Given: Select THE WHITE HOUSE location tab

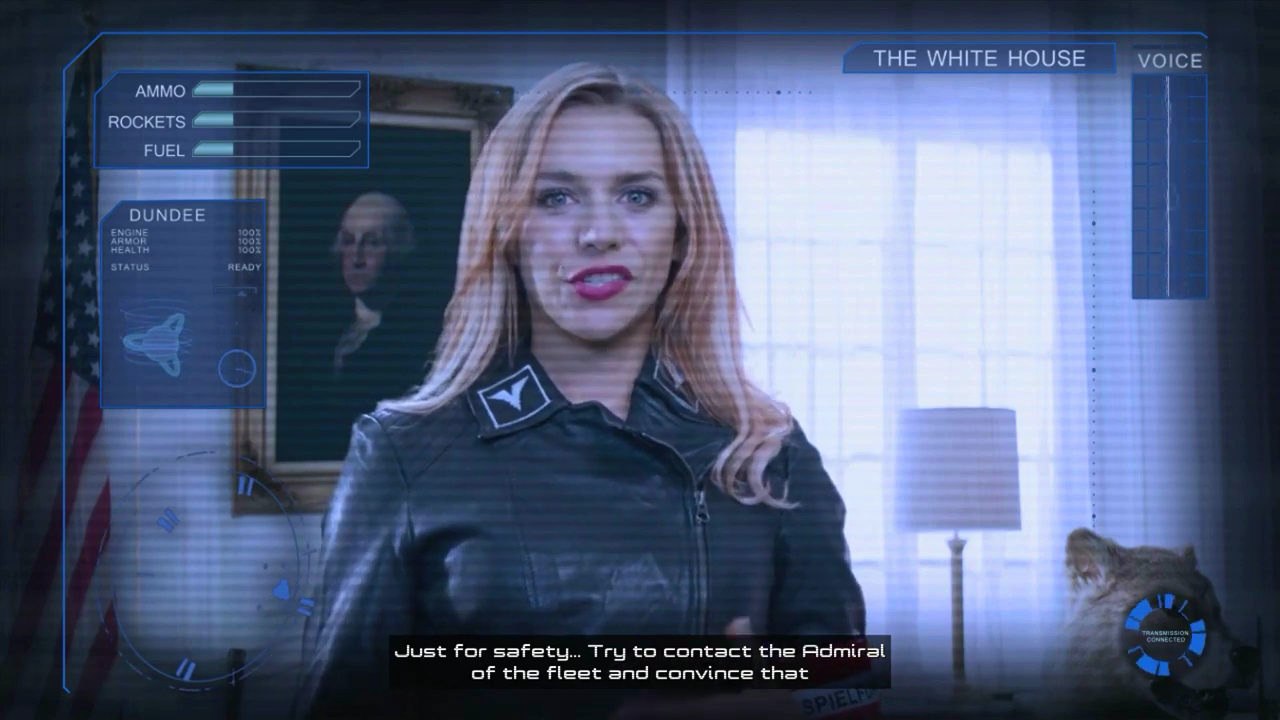Looking at the screenshot, I should click(x=979, y=59).
